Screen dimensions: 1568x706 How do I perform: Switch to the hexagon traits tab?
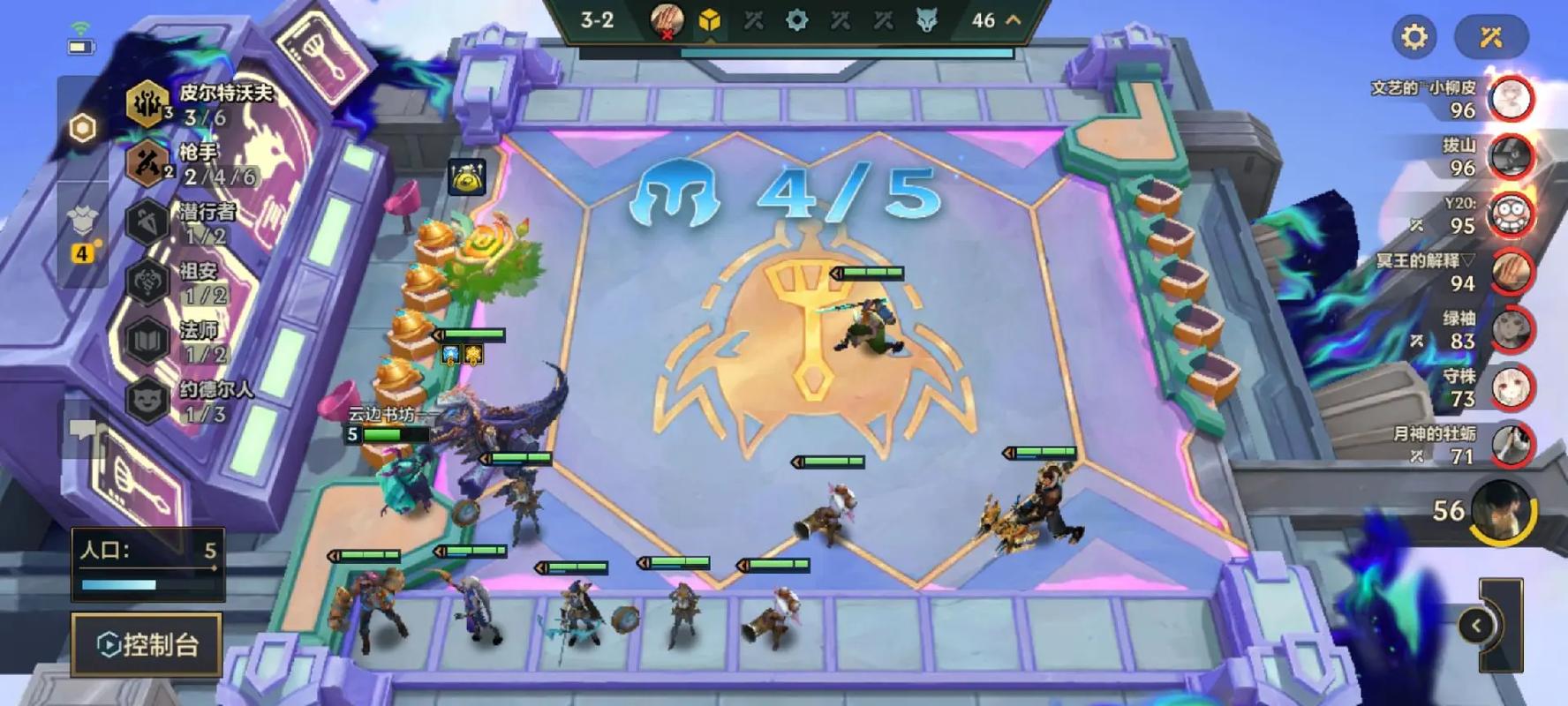82,129
